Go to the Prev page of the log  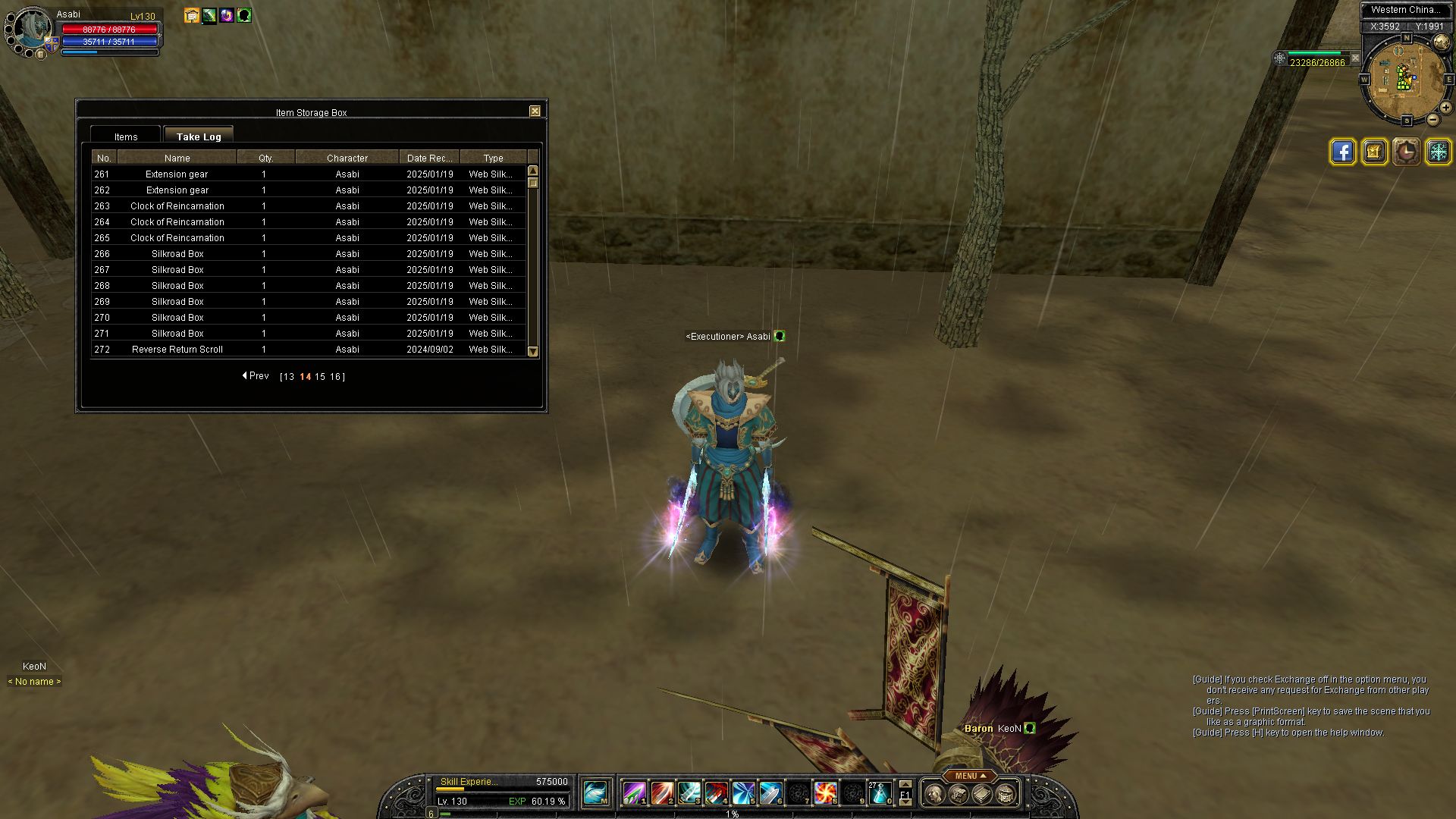[x=256, y=376]
